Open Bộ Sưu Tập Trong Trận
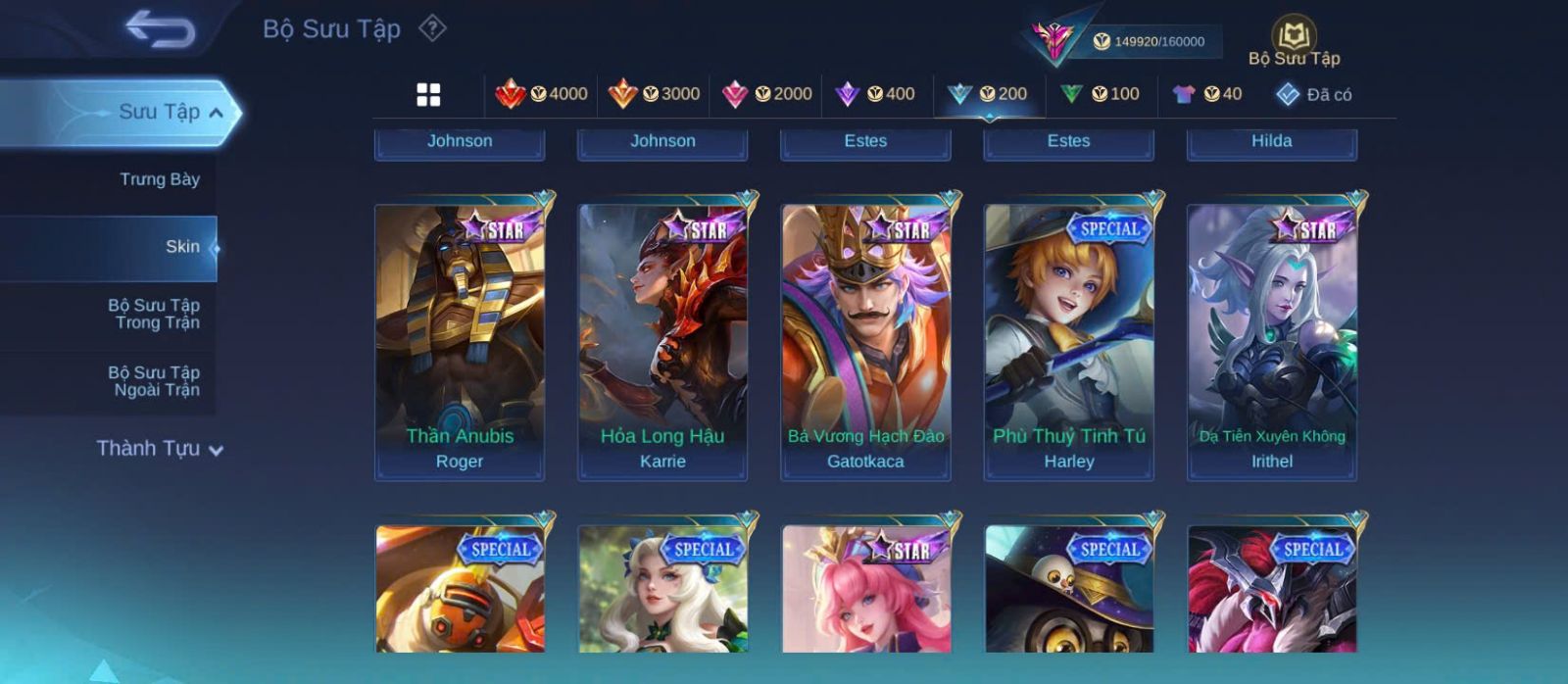Image resolution: width=1568 pixels, height=684 pixels. click(x=154, y=314)
